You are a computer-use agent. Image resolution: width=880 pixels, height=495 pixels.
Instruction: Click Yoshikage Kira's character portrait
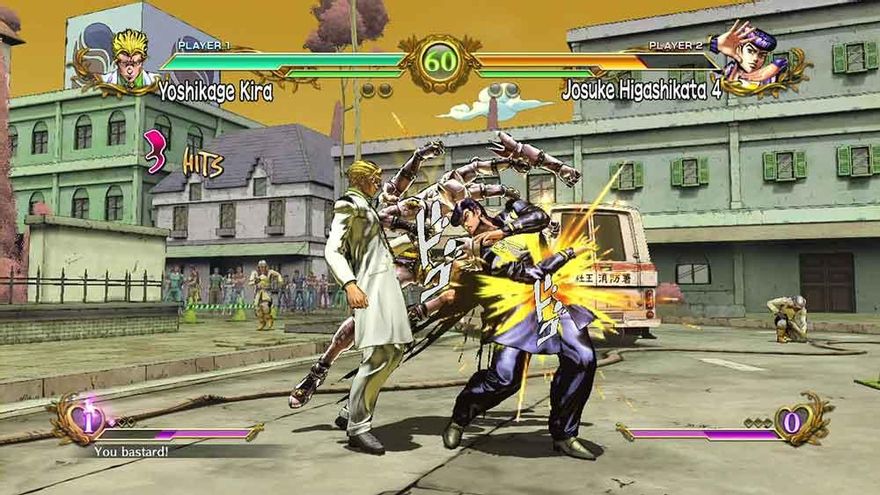127,60
